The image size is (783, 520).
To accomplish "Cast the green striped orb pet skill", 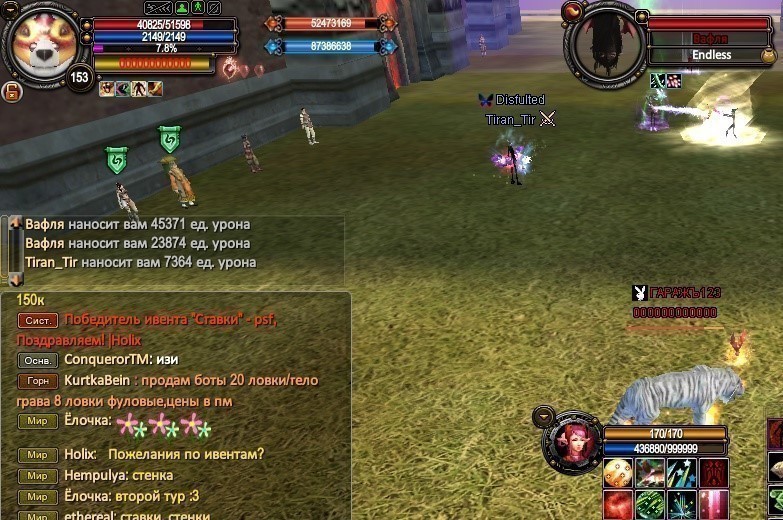I will pos(650,504).
